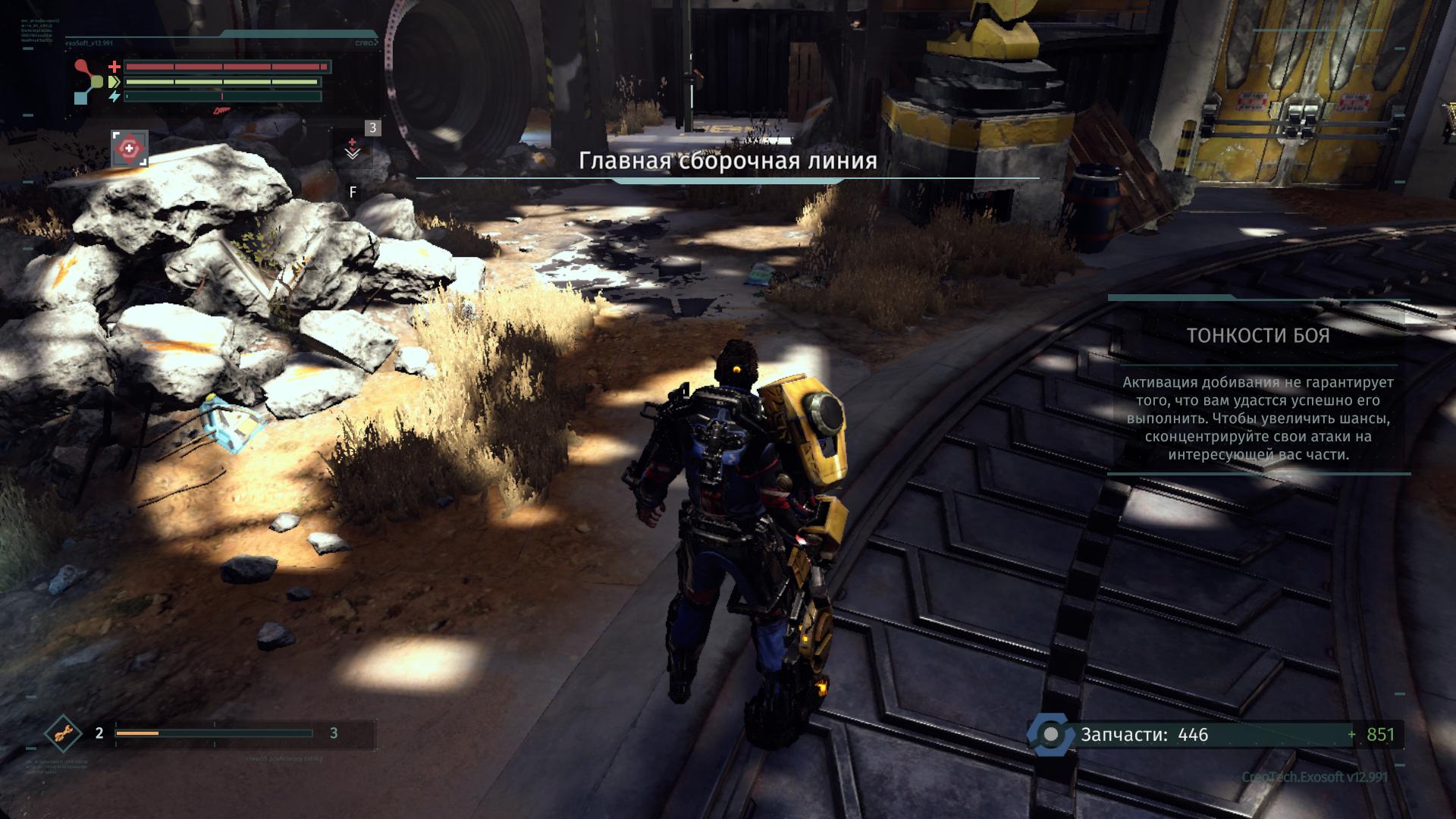Click the ТОНКОСТИ БОЯ hint panel
Viewport: 1456px width, 819px height.
pos(1258,386)
